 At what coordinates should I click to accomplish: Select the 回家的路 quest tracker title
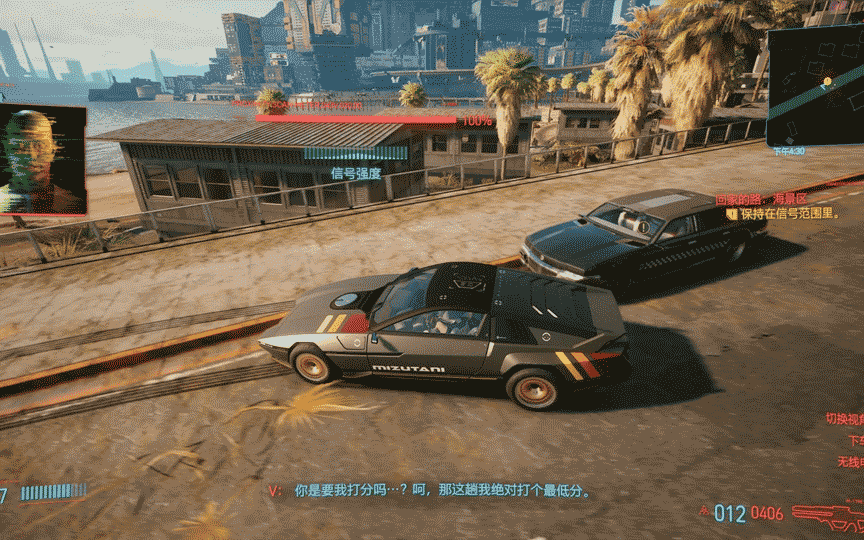click(760, 200)
